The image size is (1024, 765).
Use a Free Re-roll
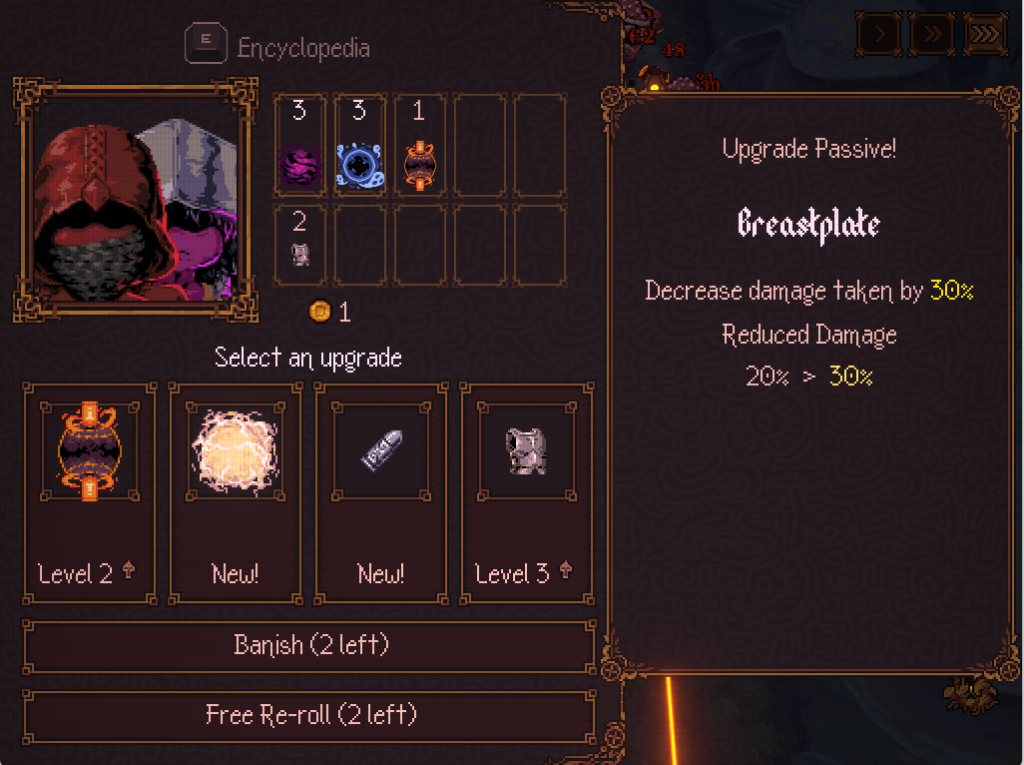309,715
